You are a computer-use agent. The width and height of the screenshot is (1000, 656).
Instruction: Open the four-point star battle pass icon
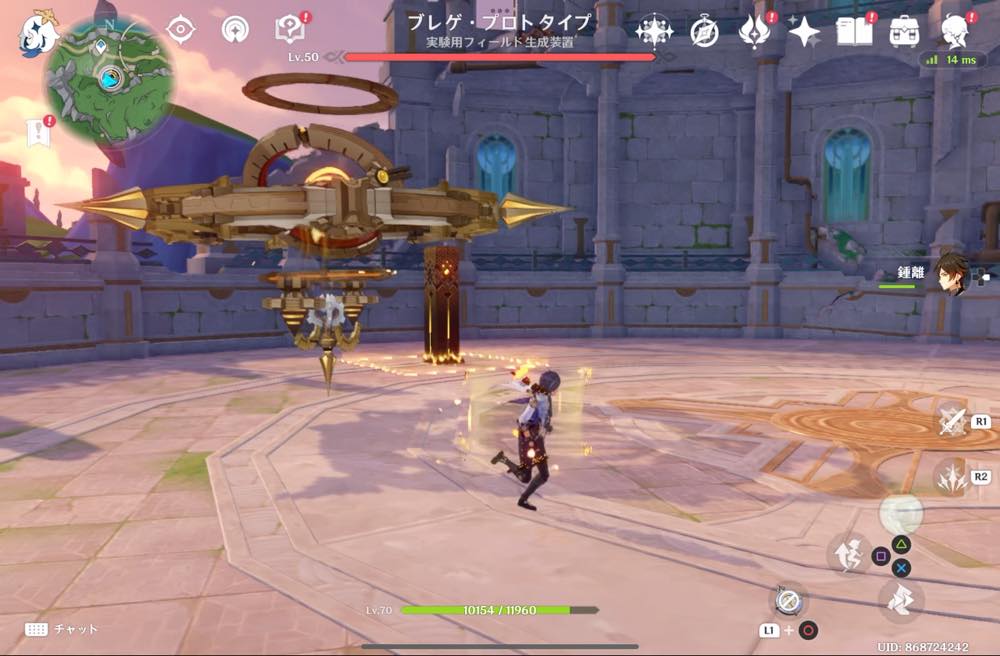[x=804, y=32]
